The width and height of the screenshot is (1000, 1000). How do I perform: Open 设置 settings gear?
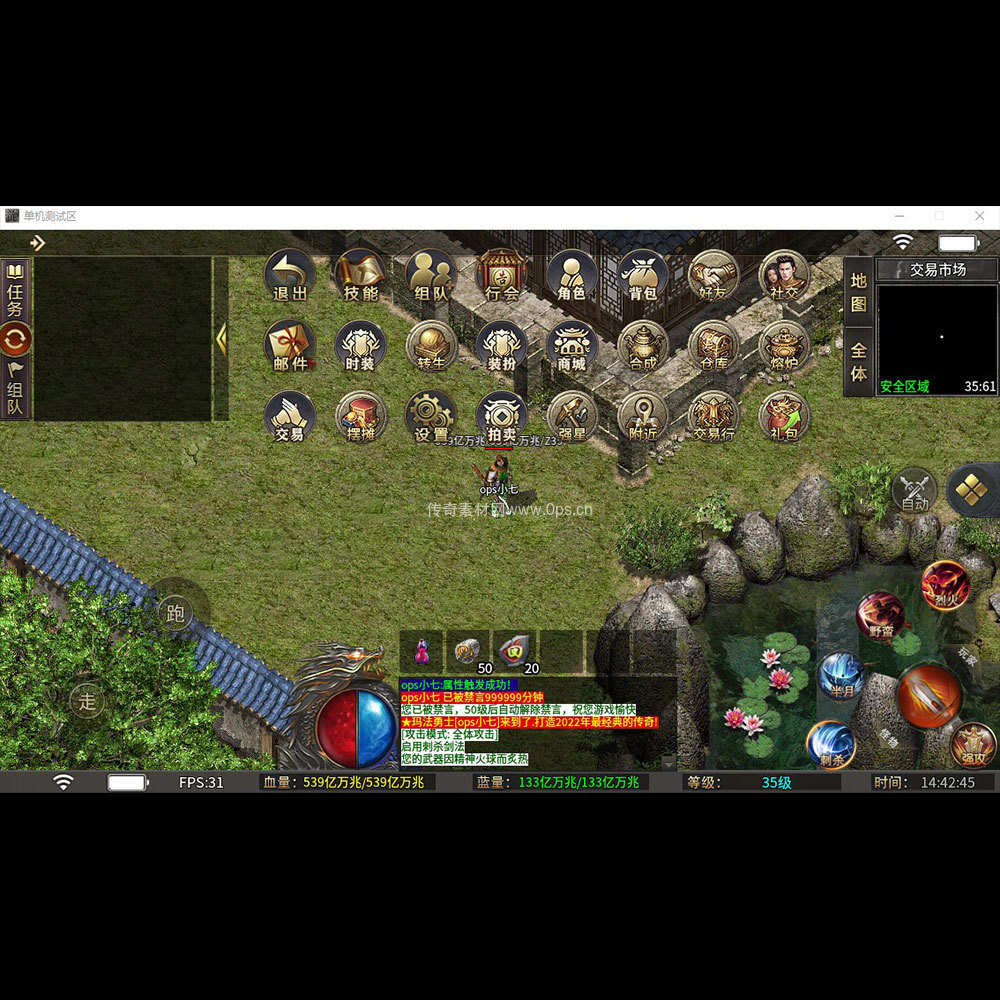431,417
